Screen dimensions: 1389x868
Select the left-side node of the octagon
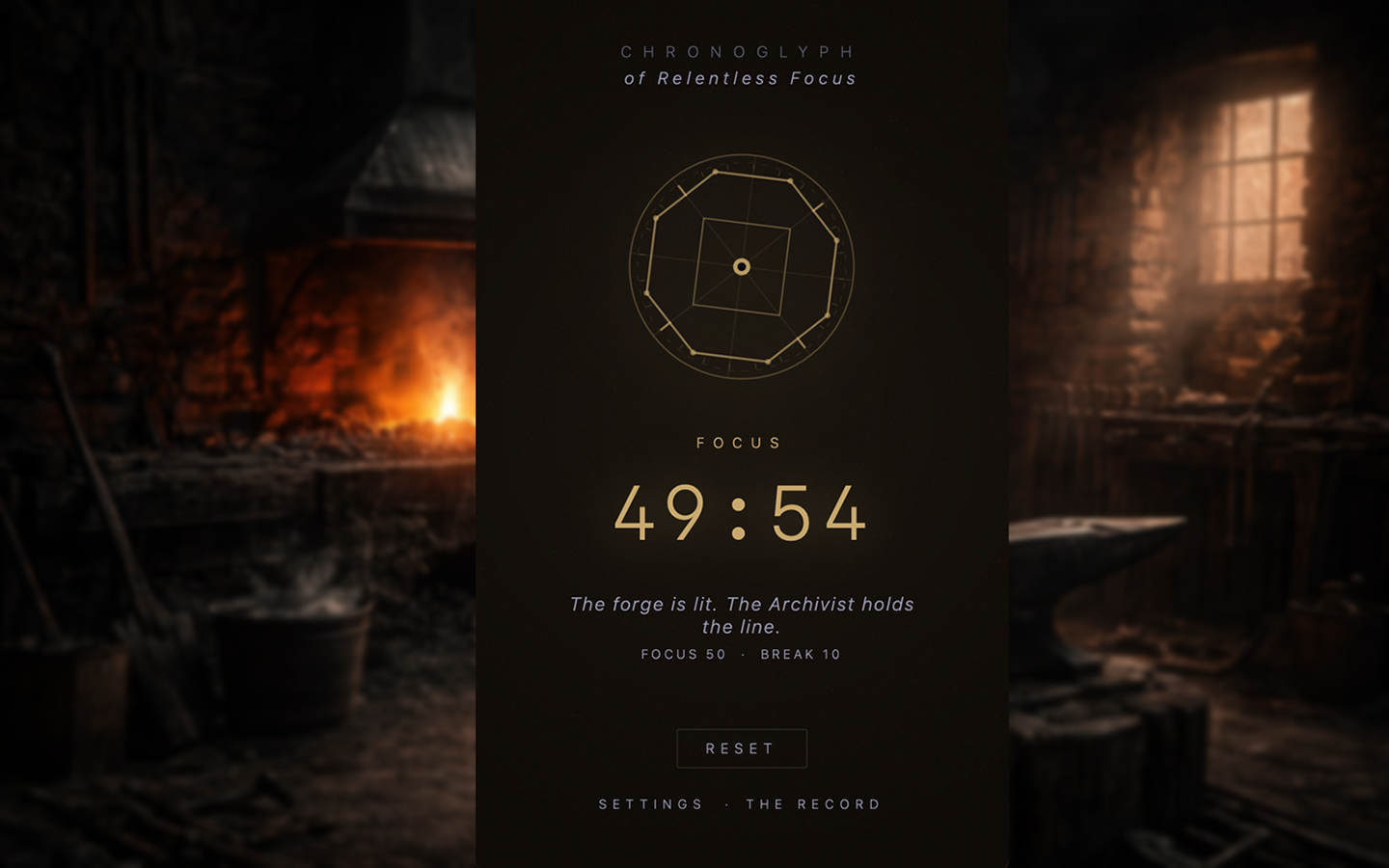tap(645, 292)
